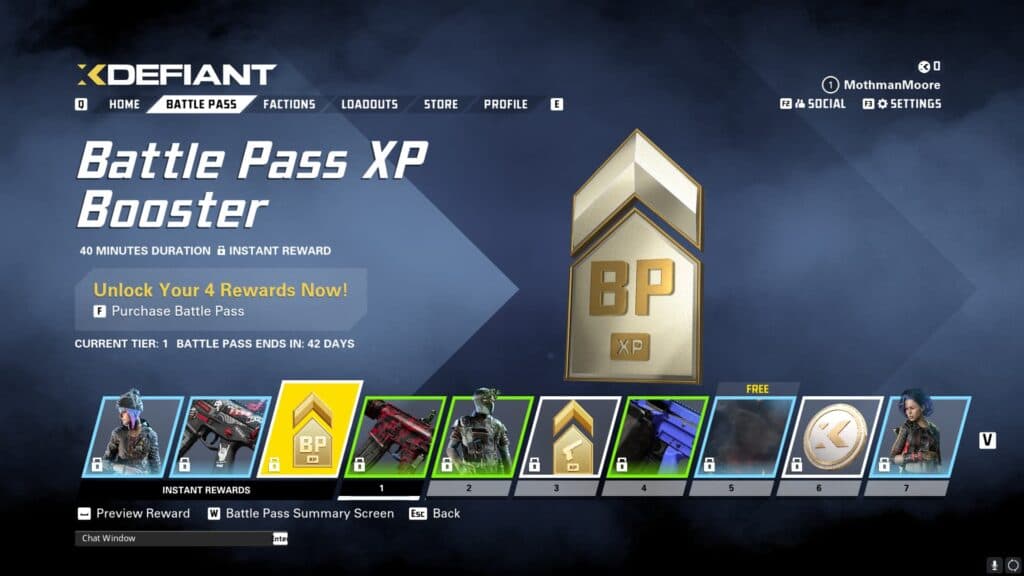Click the Chat Window input box

[175, 539]
